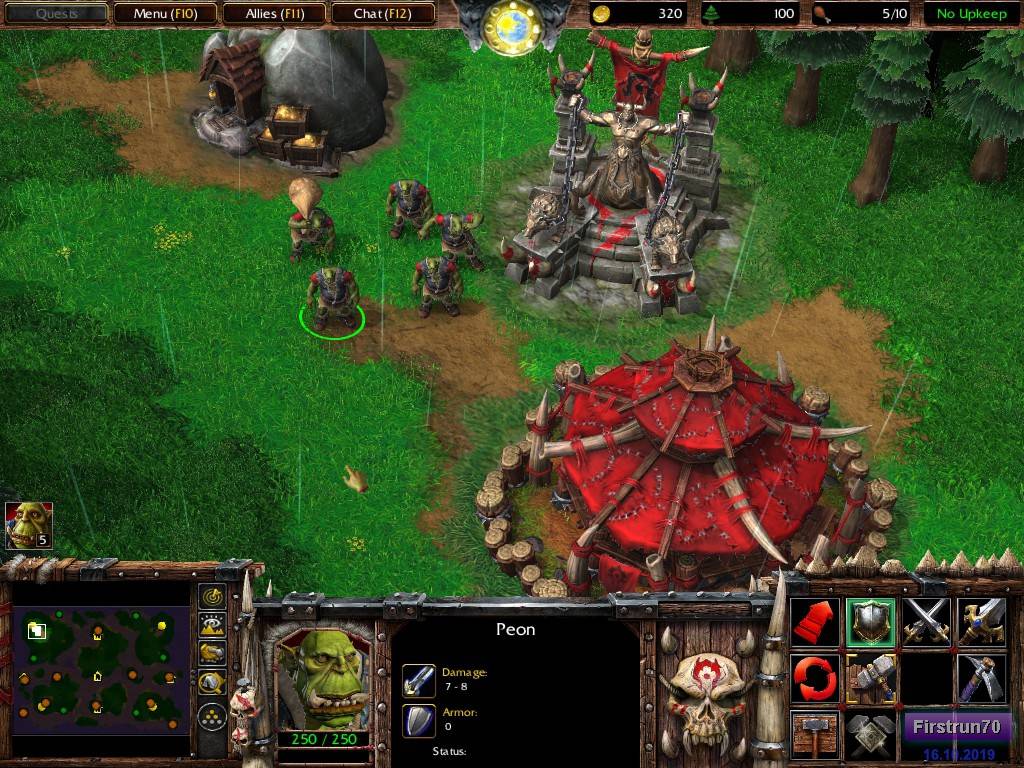Open the Allies (F11) panel
This screenshot has height=768, width=1024.
click(274, 14)
